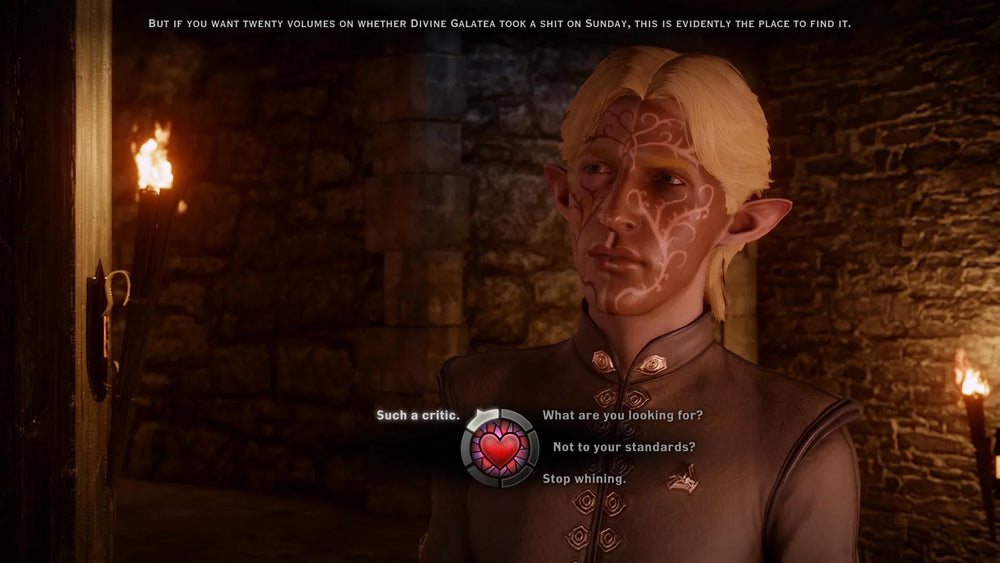Select "What are you looking for?" dialogue option

point(622,415)
